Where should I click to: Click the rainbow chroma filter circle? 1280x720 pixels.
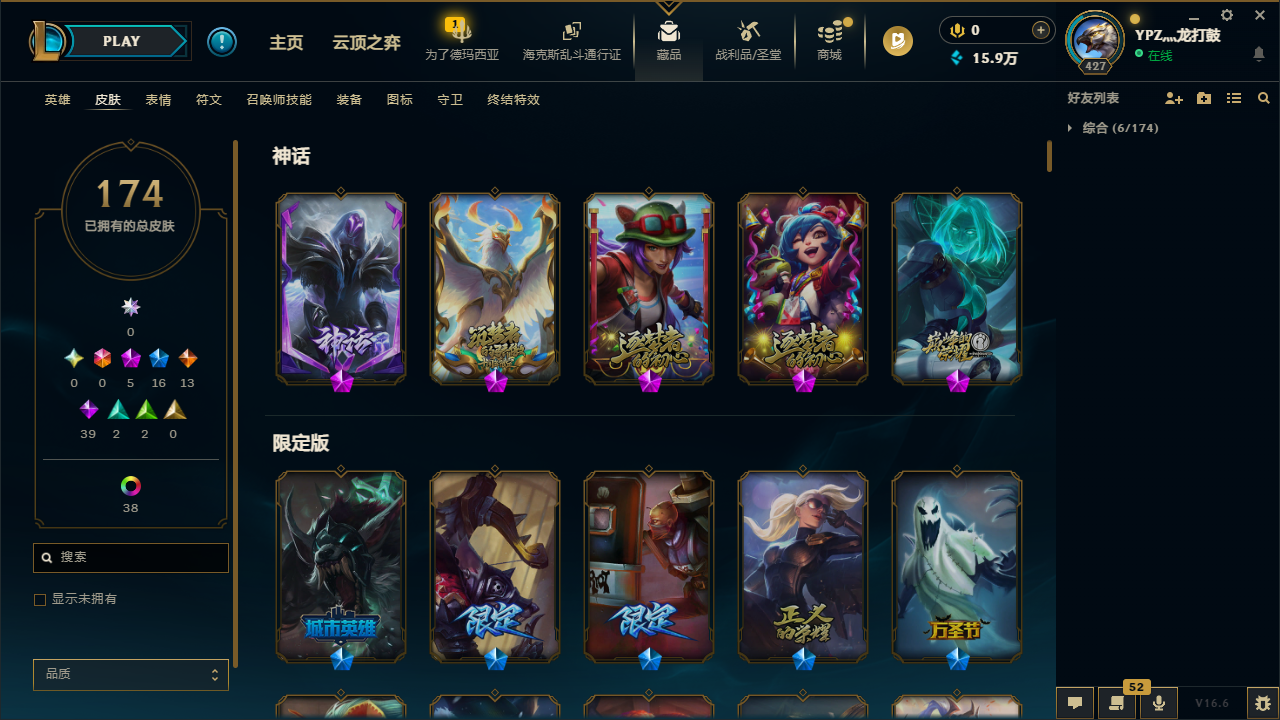pyautogui.click(x=130, y=486)
